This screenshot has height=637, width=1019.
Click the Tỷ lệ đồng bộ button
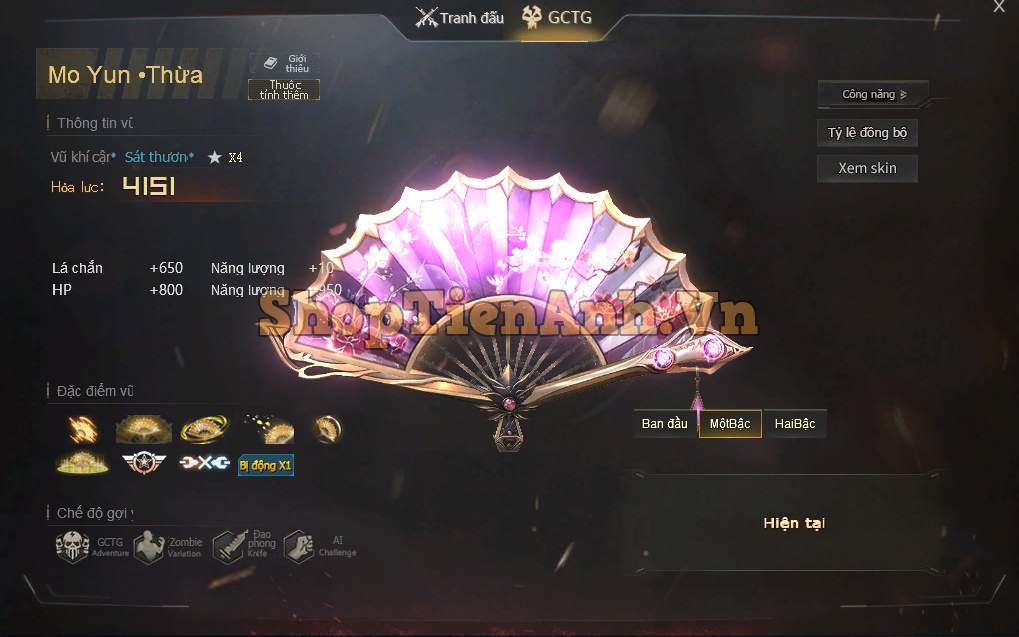[x=867, y=133]
